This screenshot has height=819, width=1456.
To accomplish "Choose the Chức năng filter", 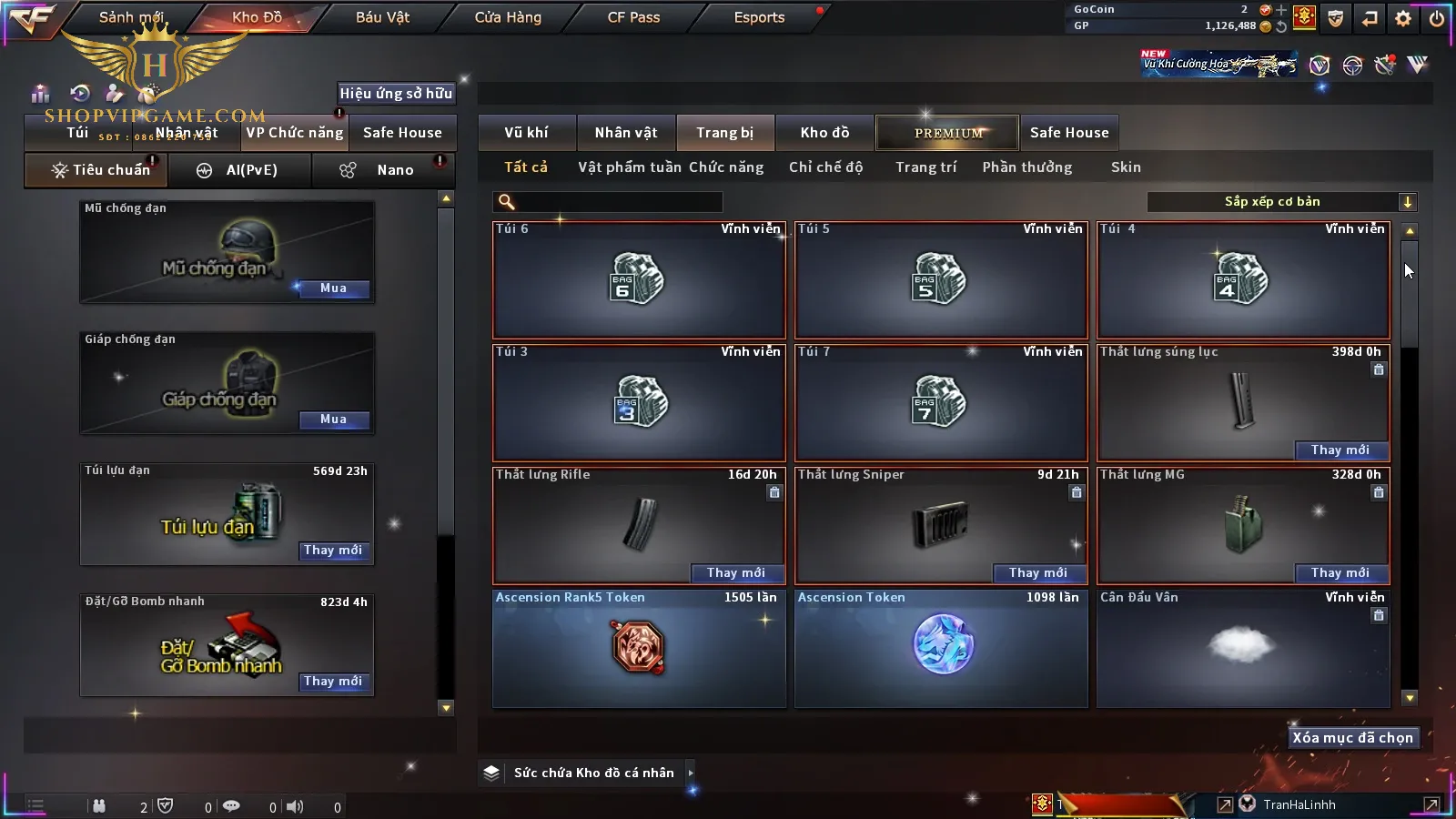I will 726,167.
